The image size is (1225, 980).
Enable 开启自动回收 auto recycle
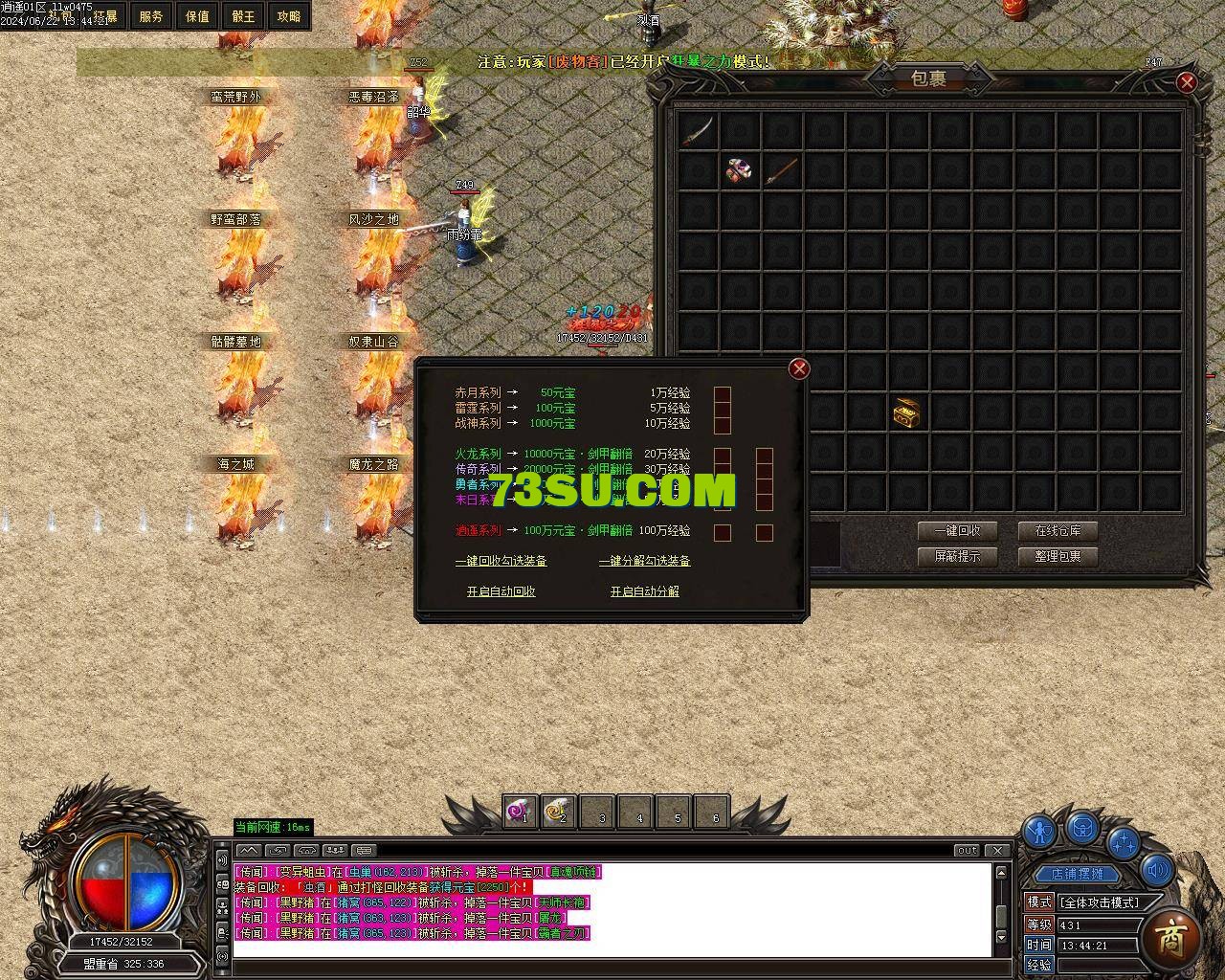tap(501, 591)
